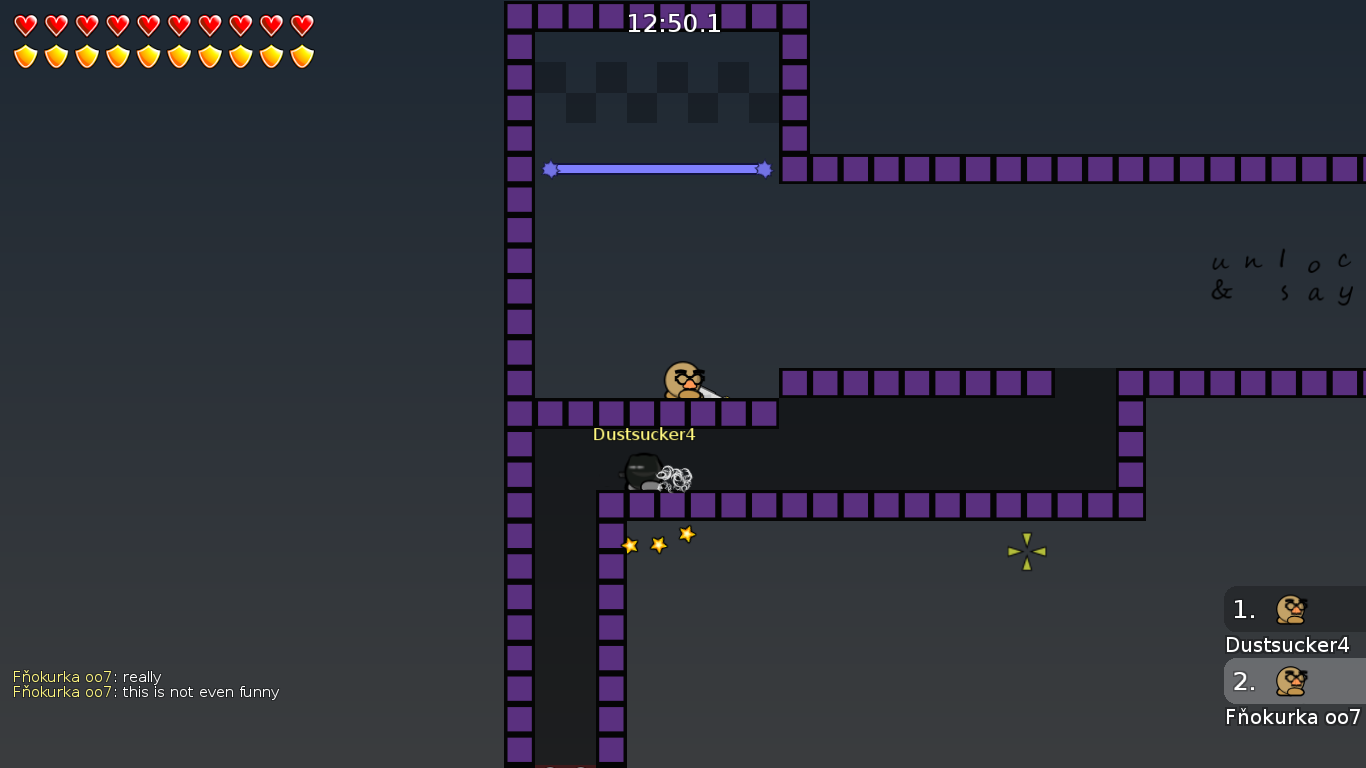The height and width of the screenshot is (768, 1366).
Task: Click the rightmost red heart icon
Action: tap(302, 27)
